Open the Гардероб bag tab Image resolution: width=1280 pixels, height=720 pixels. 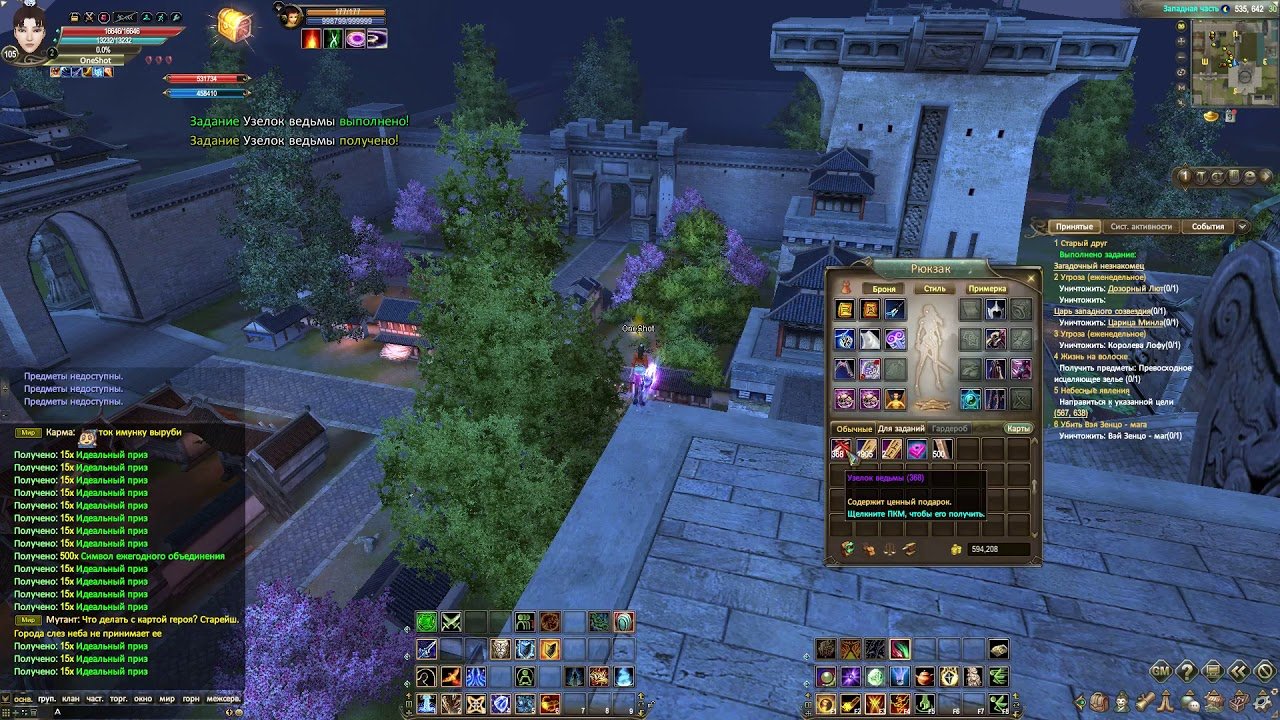click(x=950, y=429)
